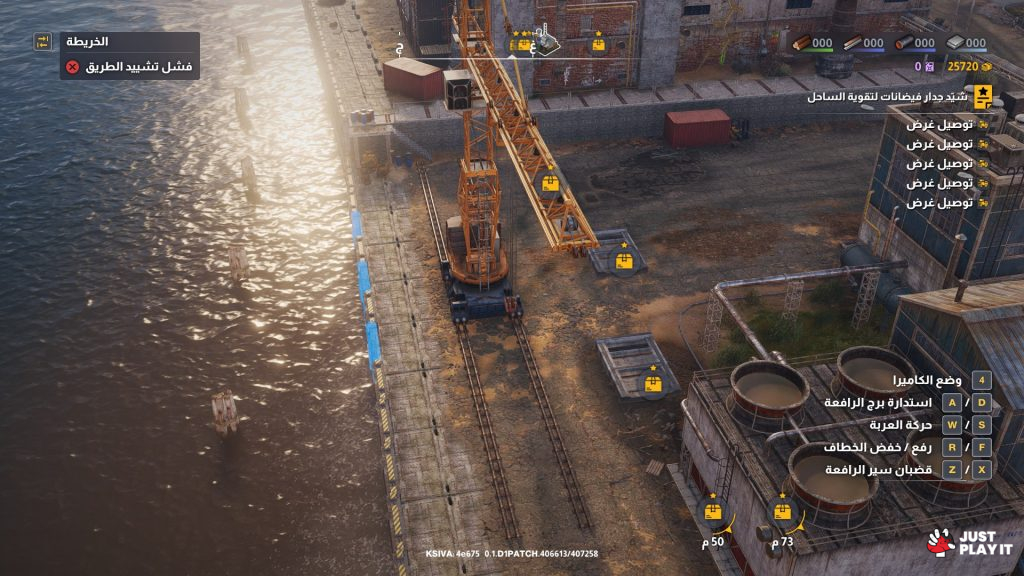The image size is (1024, 576).
Task: Select the cargo marker showing 73 m distance
Action: click(x=783, y=511)
